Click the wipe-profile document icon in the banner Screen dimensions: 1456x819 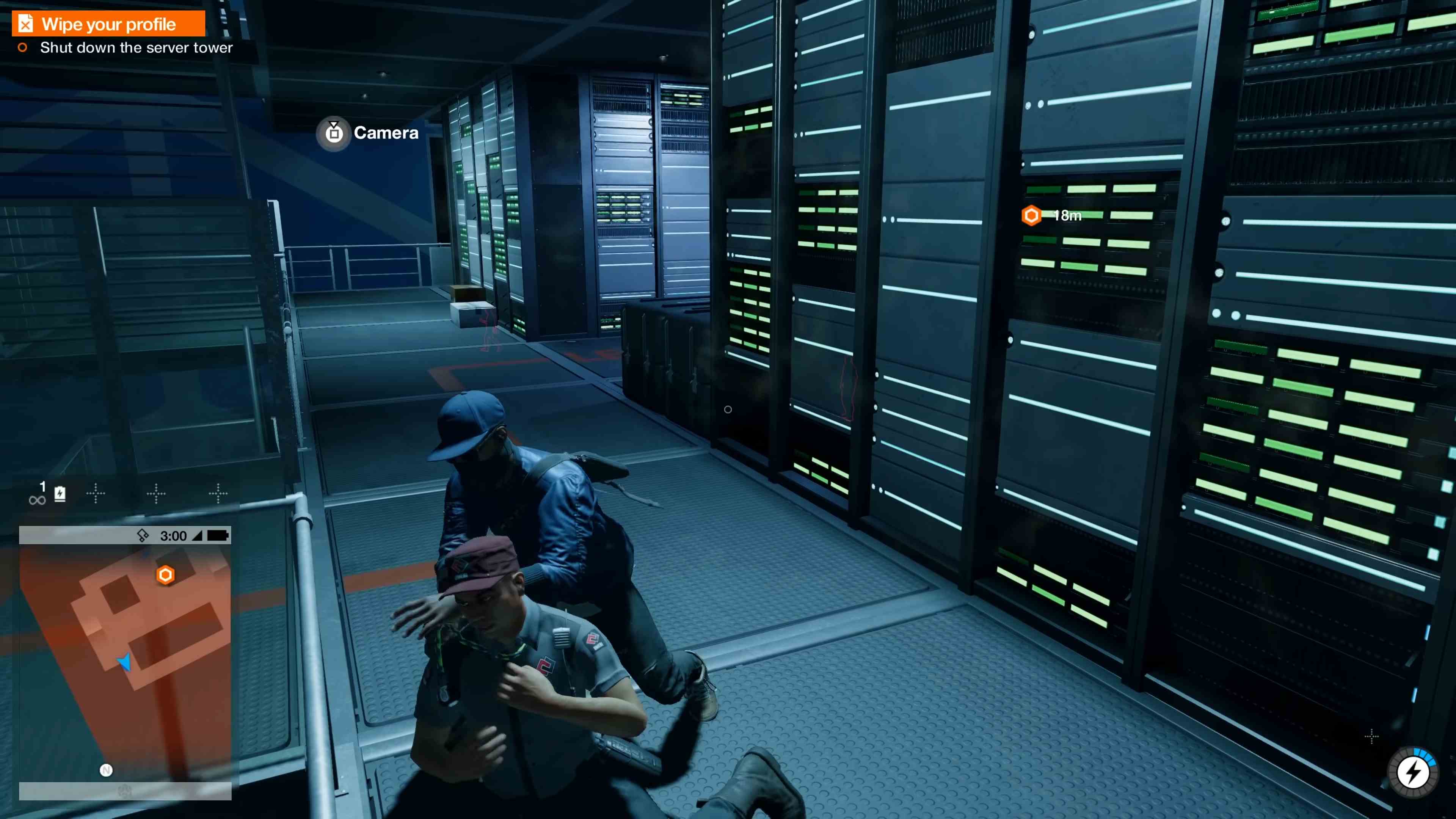coord(25,23)
